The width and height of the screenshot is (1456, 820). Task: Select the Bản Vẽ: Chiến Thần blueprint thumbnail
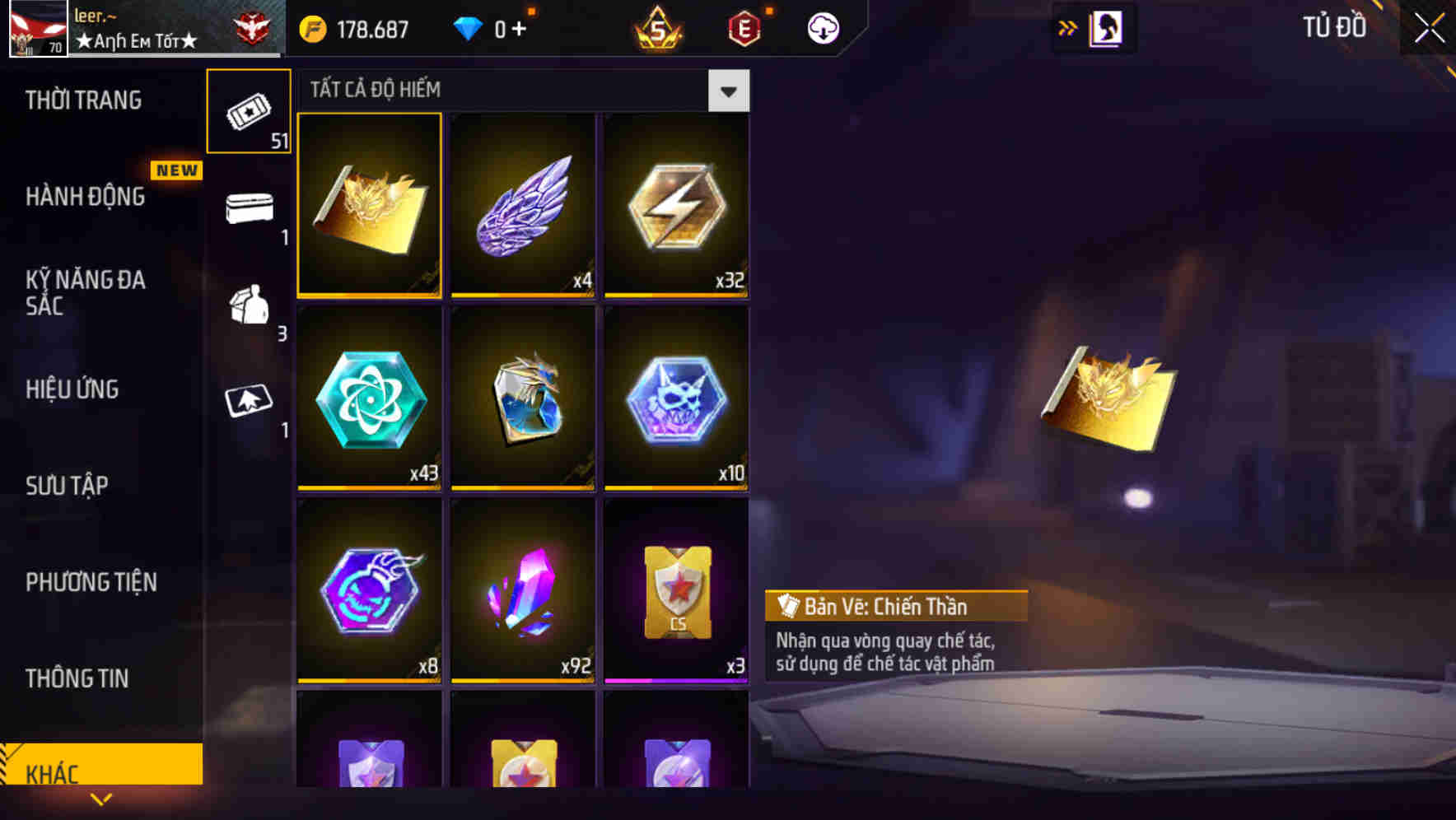click(x=370, y=206)
